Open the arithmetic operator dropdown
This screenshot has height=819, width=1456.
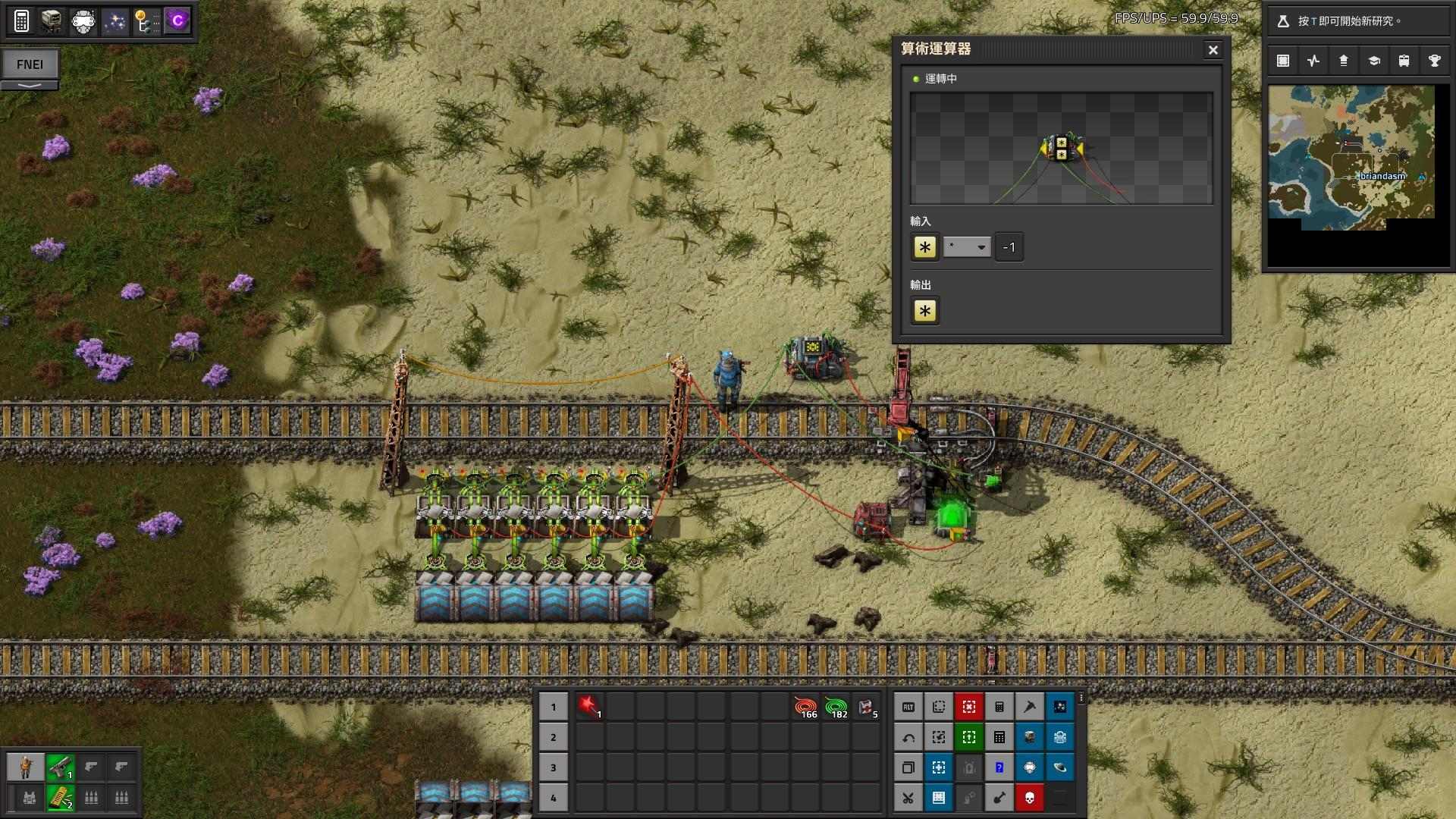click(x=967, y=246)
